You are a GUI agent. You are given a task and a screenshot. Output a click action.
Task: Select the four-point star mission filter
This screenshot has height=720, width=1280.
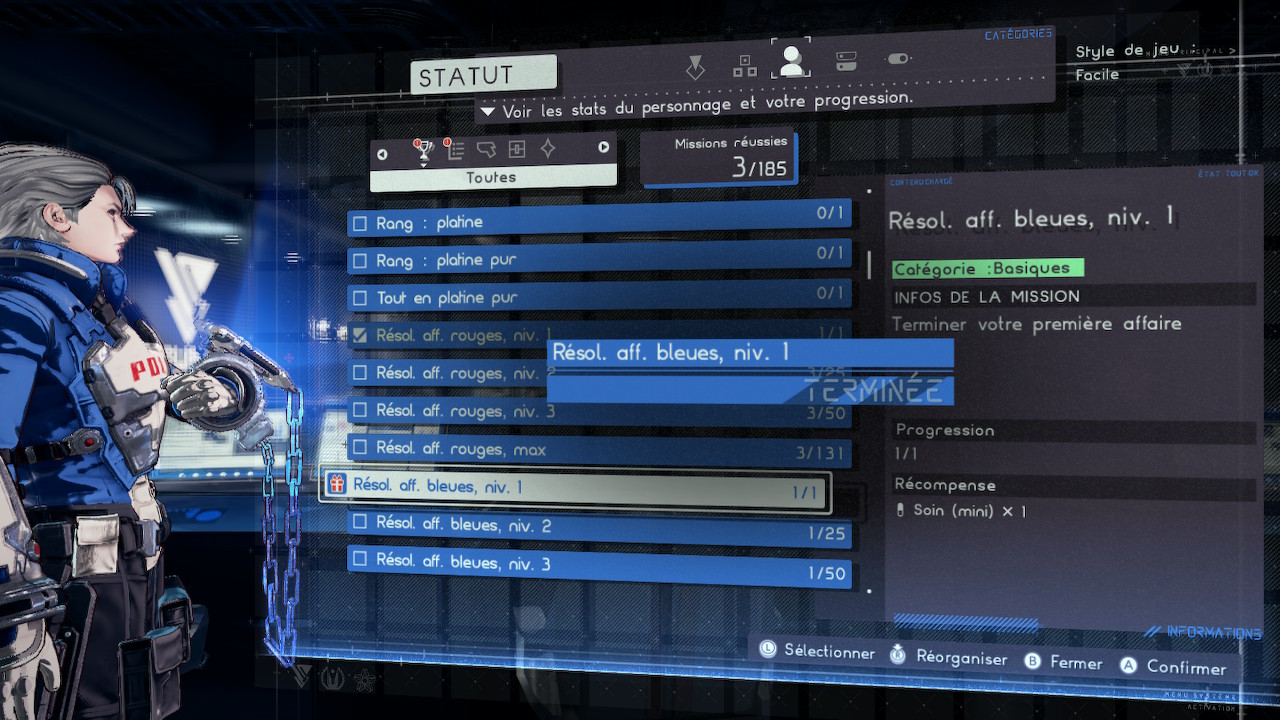click(x=548, y=149)
